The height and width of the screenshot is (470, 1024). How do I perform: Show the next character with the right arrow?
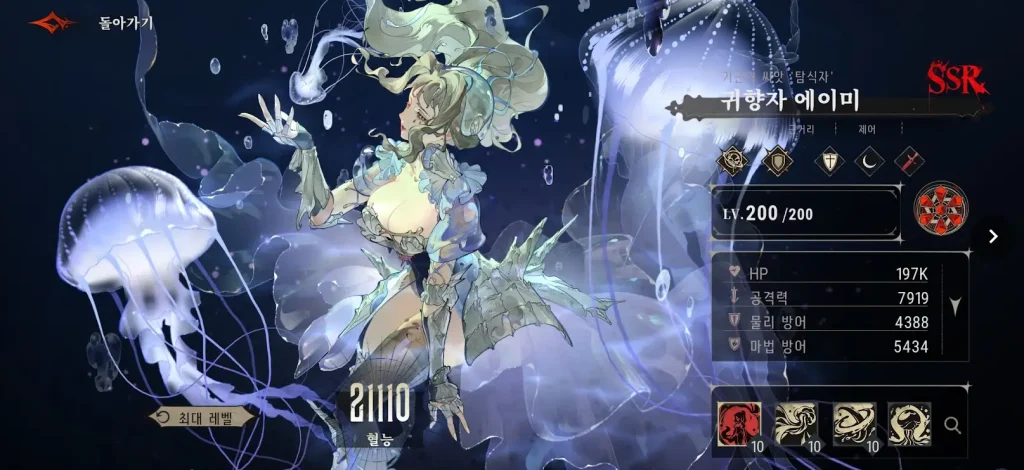tap(993, 236)
